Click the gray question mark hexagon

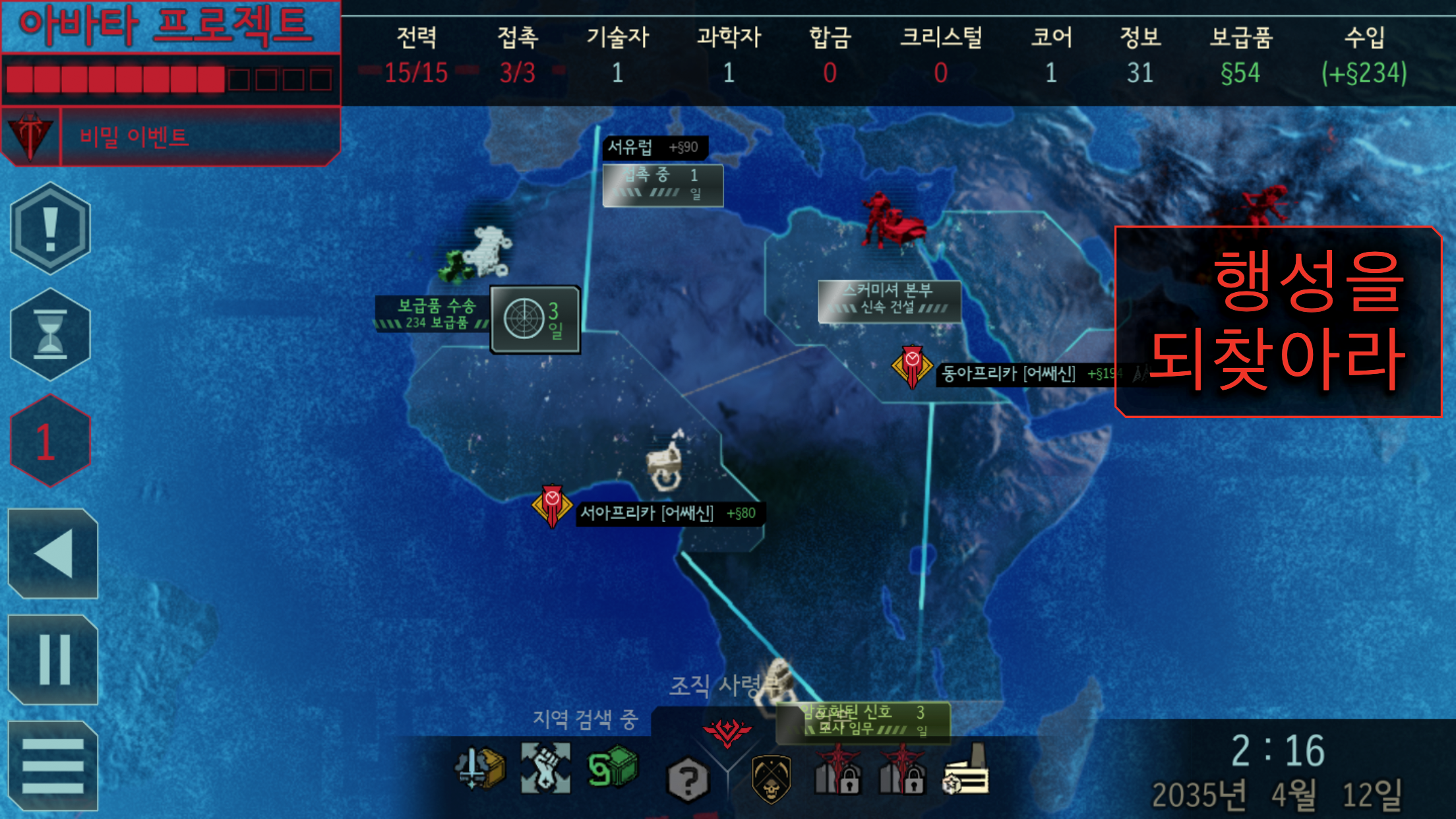[687, 781]
